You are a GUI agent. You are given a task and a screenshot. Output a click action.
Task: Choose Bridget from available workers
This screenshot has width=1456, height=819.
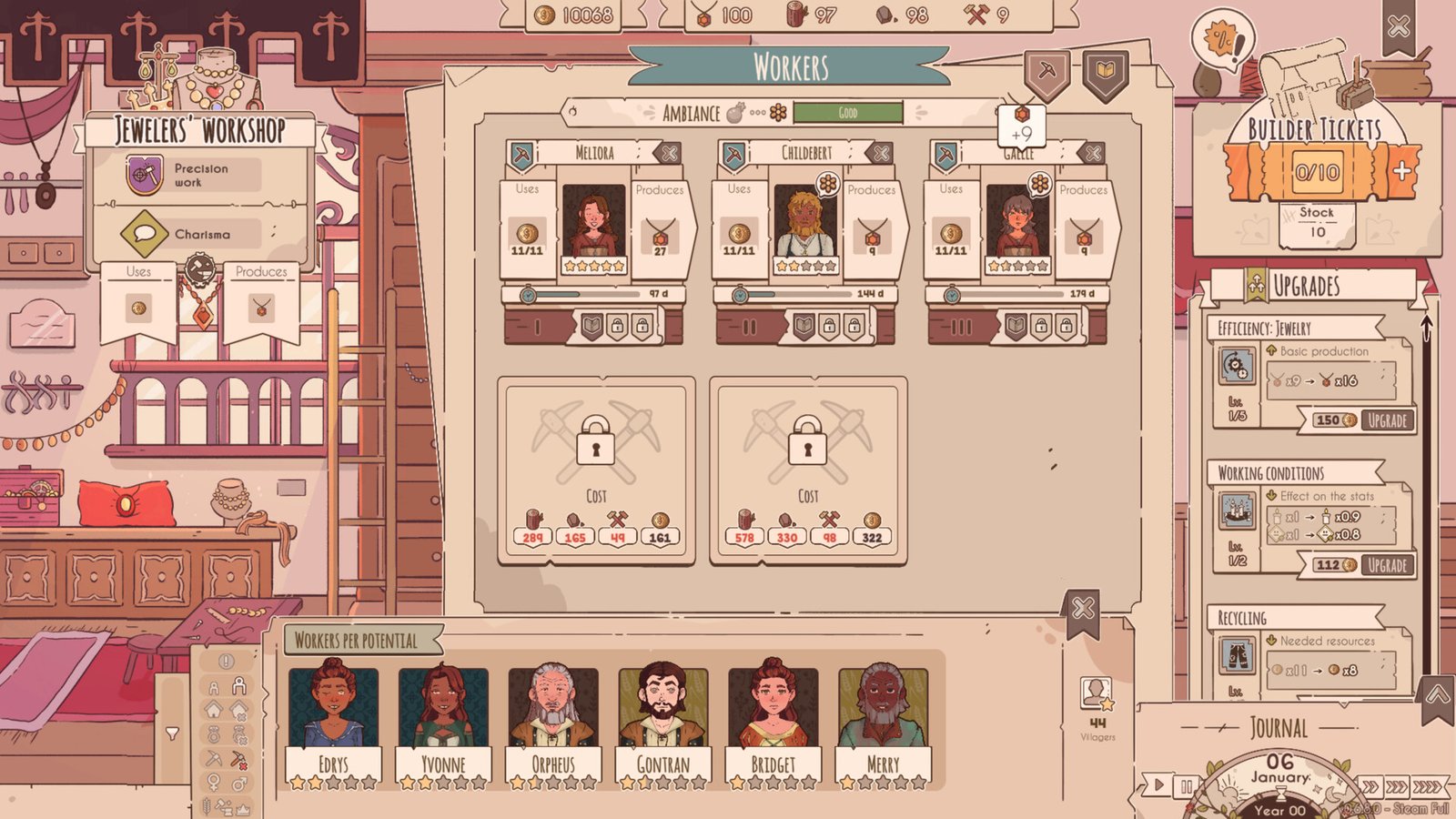[x=773, y=719]
